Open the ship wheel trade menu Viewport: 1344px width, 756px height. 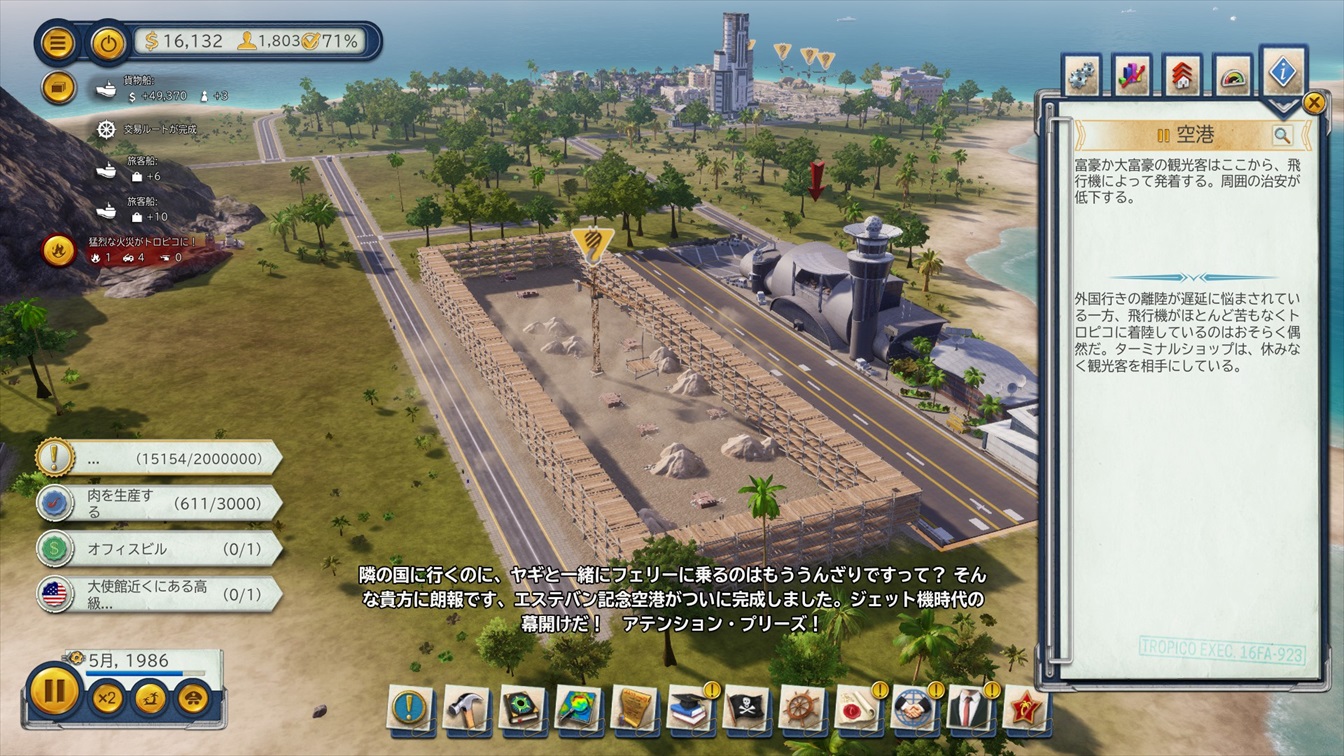point(801,706)
